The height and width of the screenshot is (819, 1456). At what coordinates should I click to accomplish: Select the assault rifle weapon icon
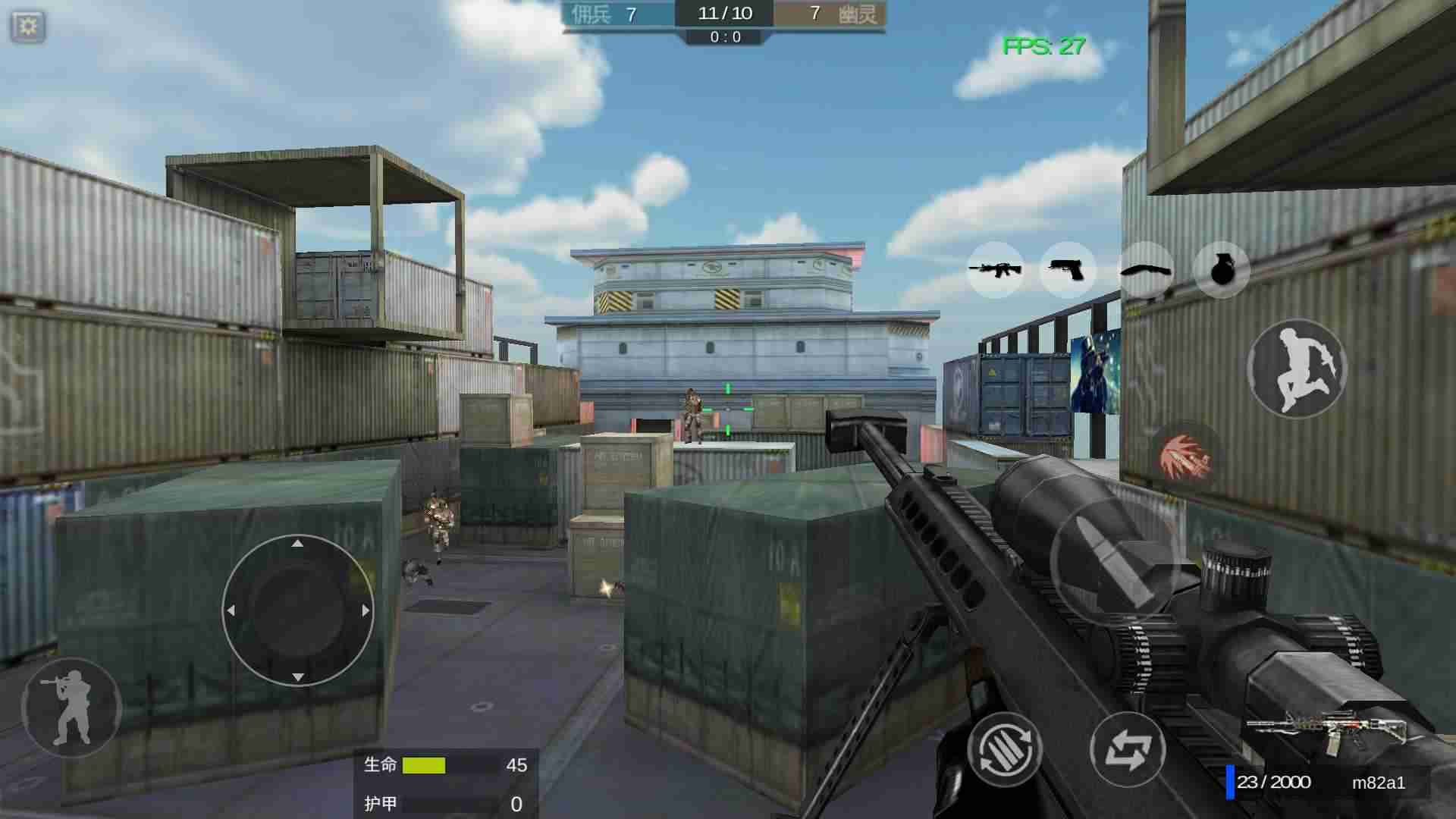tap(995, 269)
